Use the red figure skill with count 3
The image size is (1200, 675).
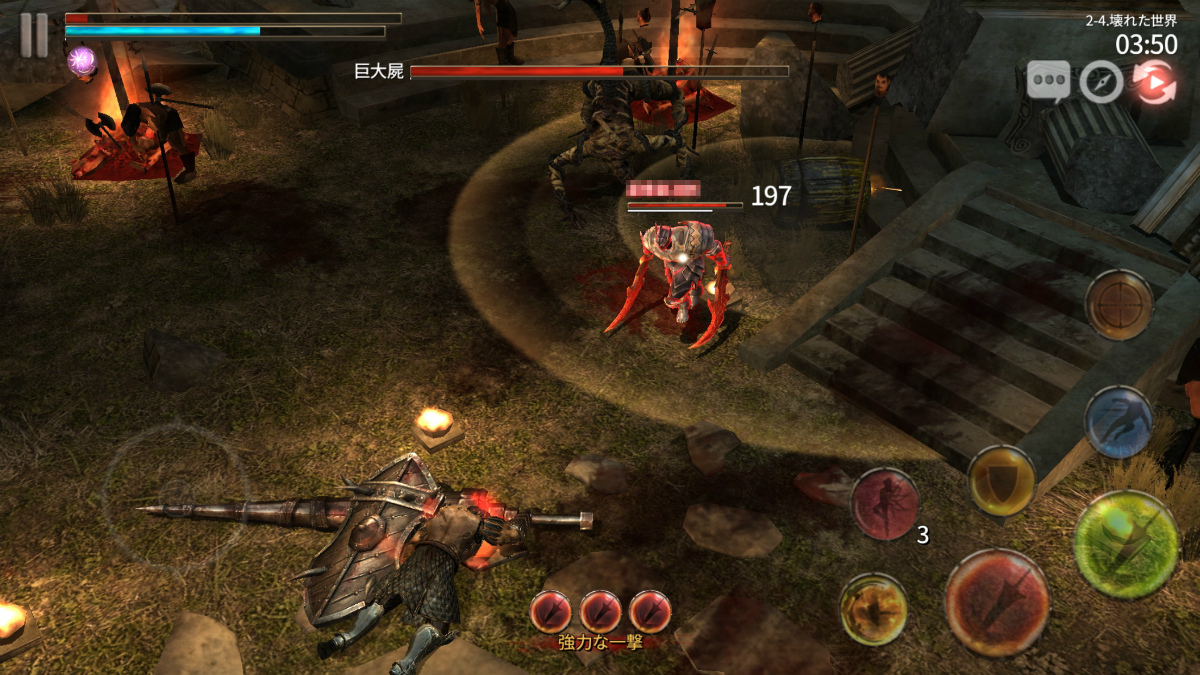[x=885, y=504]
